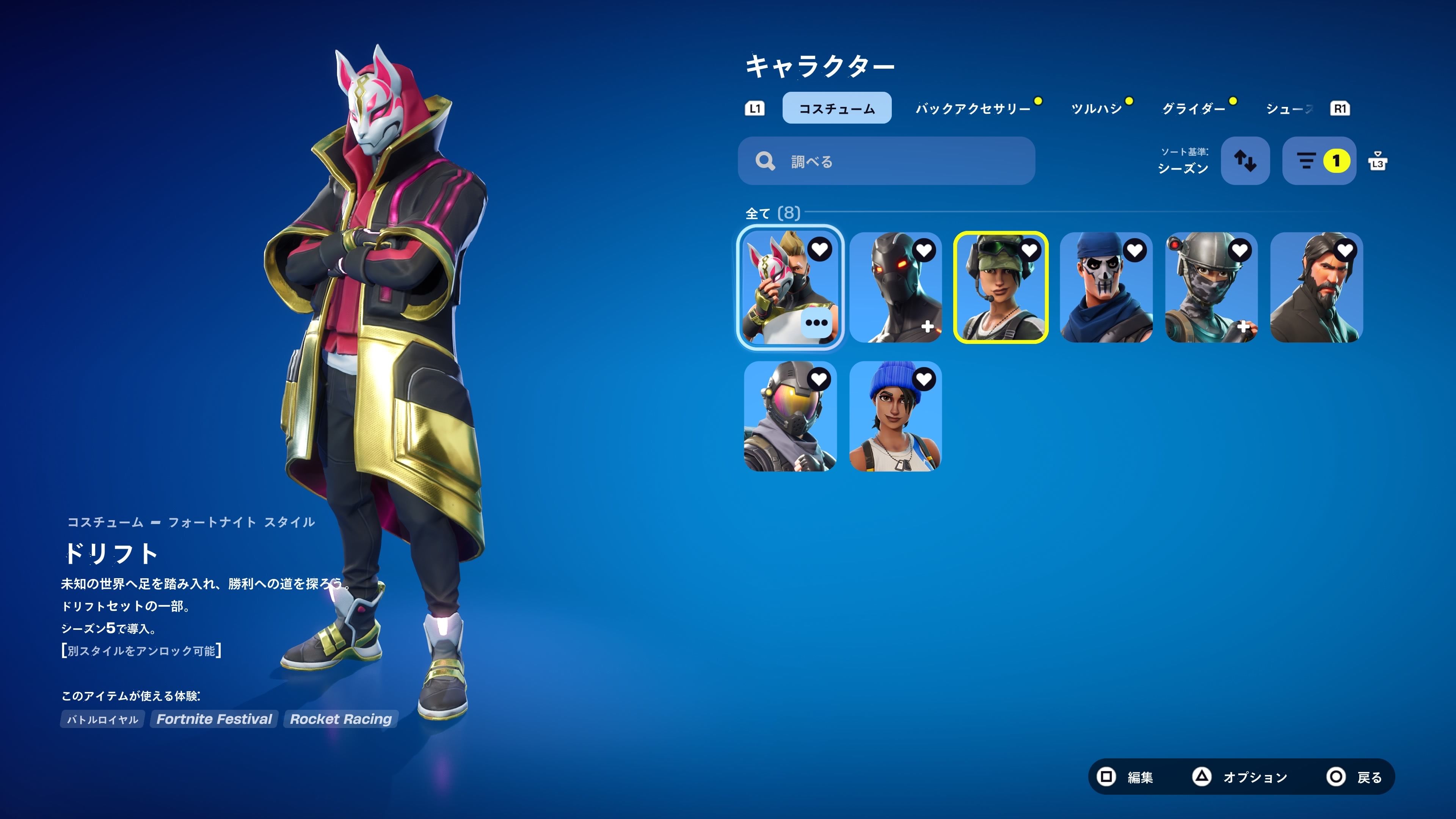The image size is (1456, 819).
Task: Click the 調べる search field
Action: click(886, 161)
